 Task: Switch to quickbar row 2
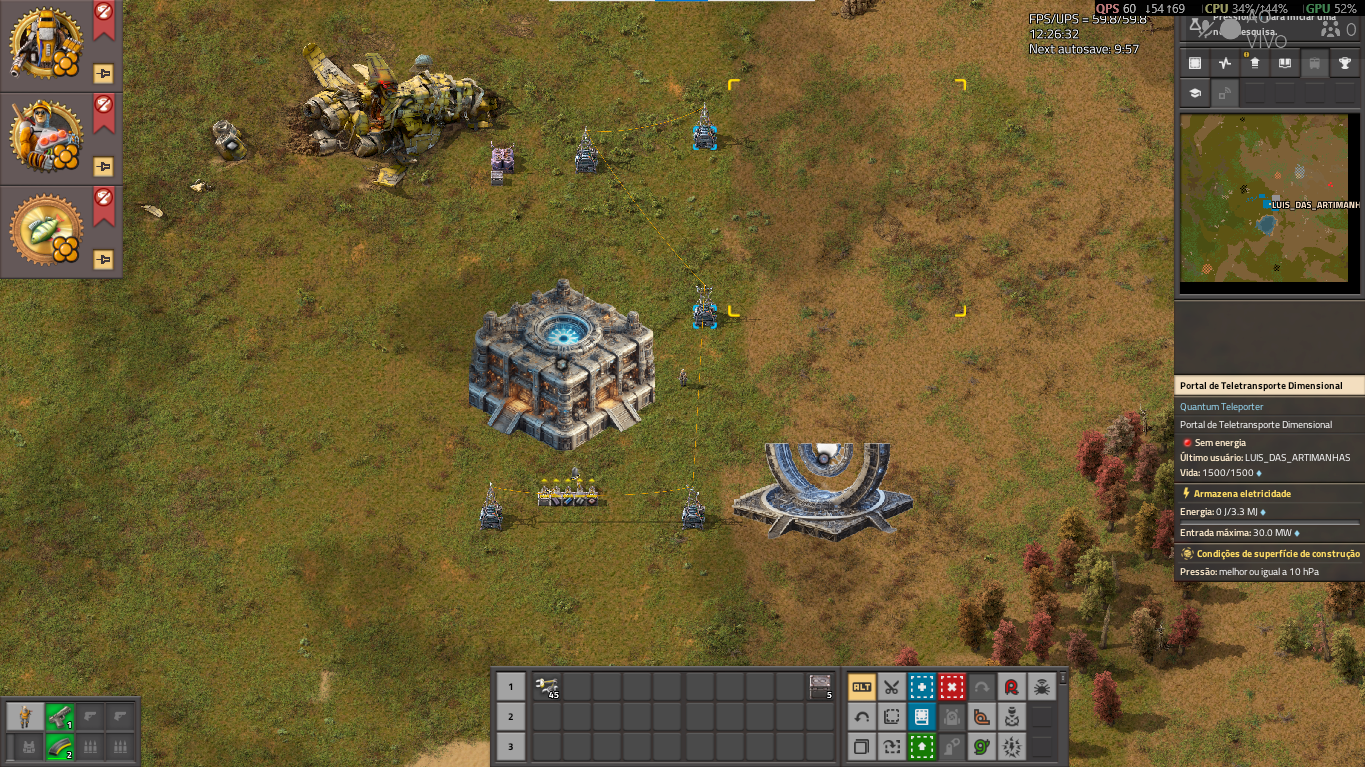pyautogui.click(x=511, y=716)
